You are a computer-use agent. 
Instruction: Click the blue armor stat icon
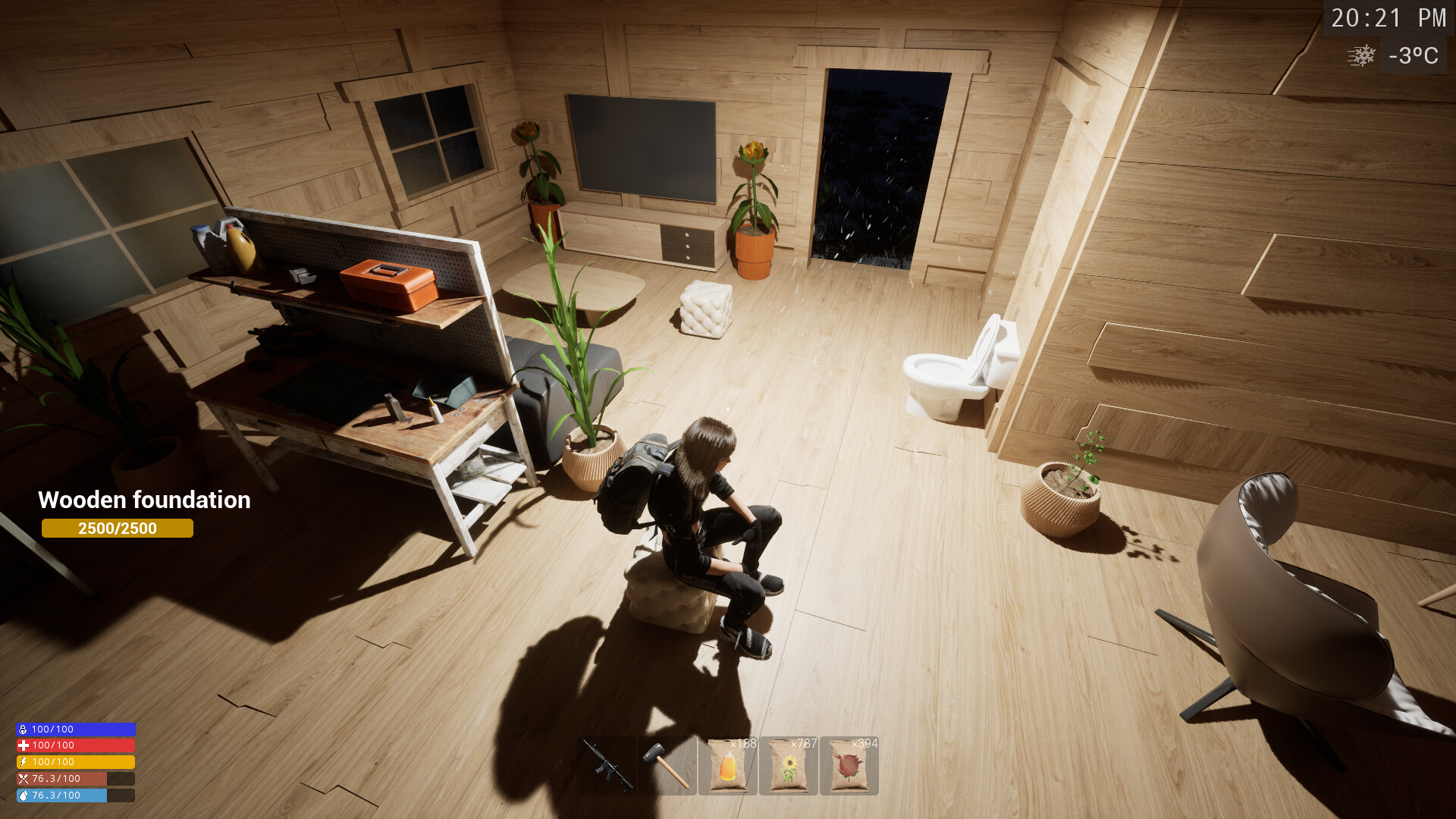coord(22,729)
